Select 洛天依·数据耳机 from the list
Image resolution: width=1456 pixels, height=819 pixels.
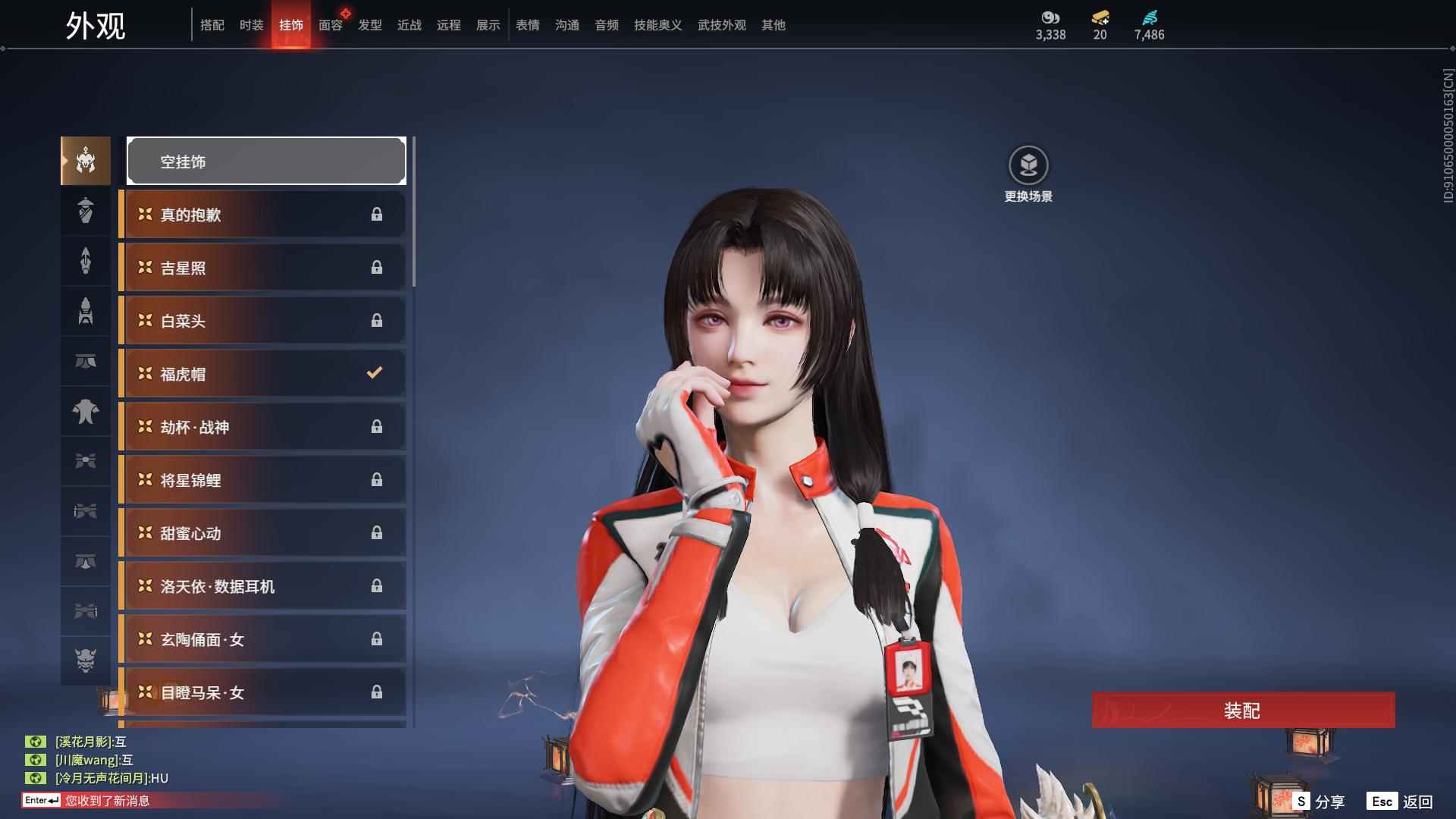262,586
